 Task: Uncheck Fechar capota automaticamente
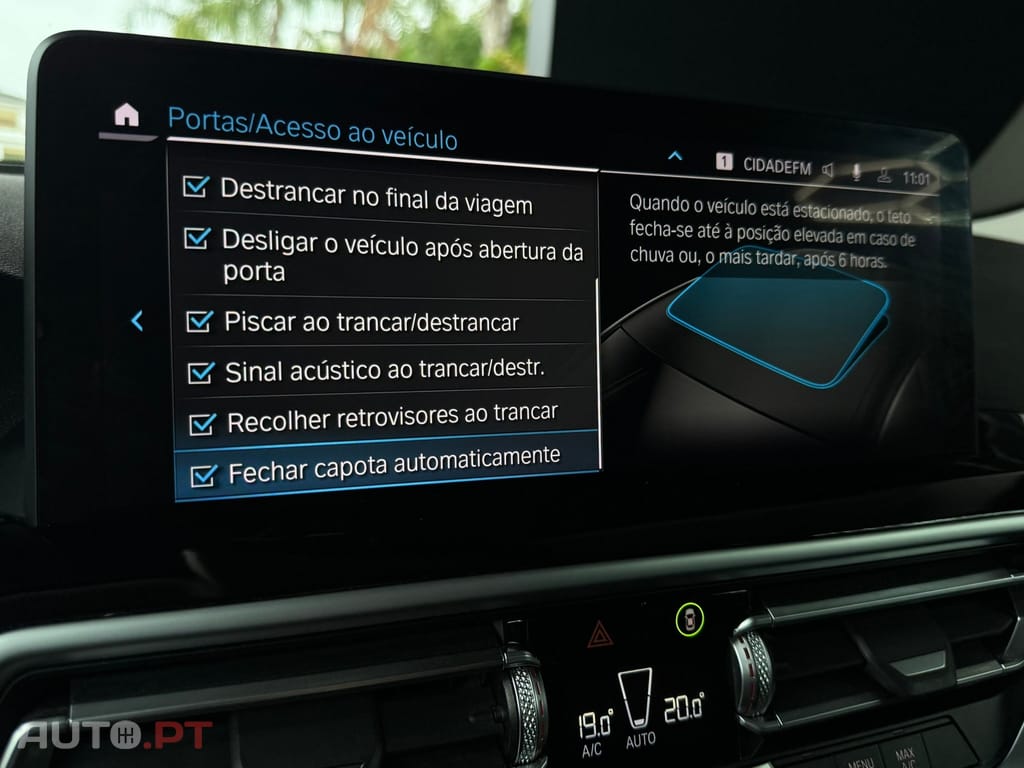click(203, 475)
